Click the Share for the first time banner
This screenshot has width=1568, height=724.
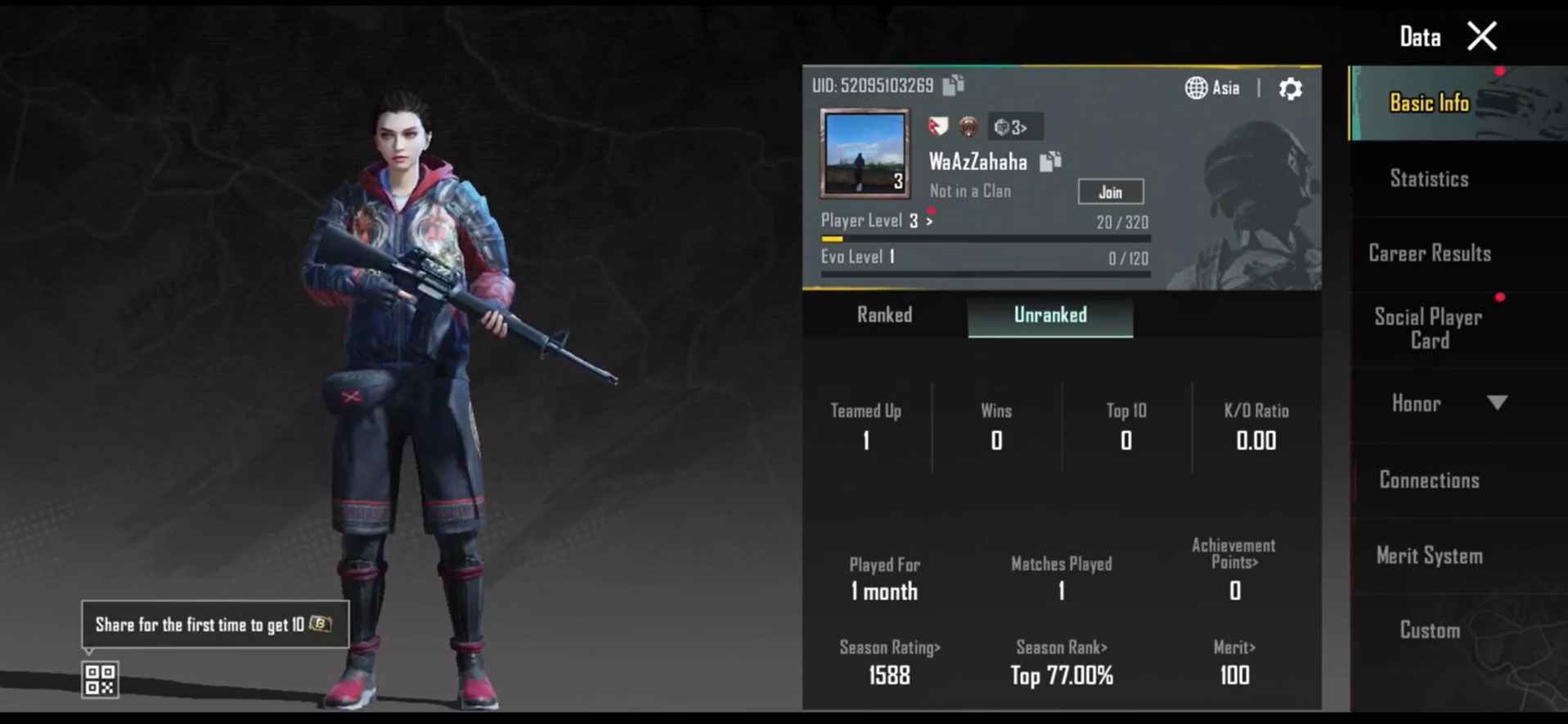(x=214, y=624)
